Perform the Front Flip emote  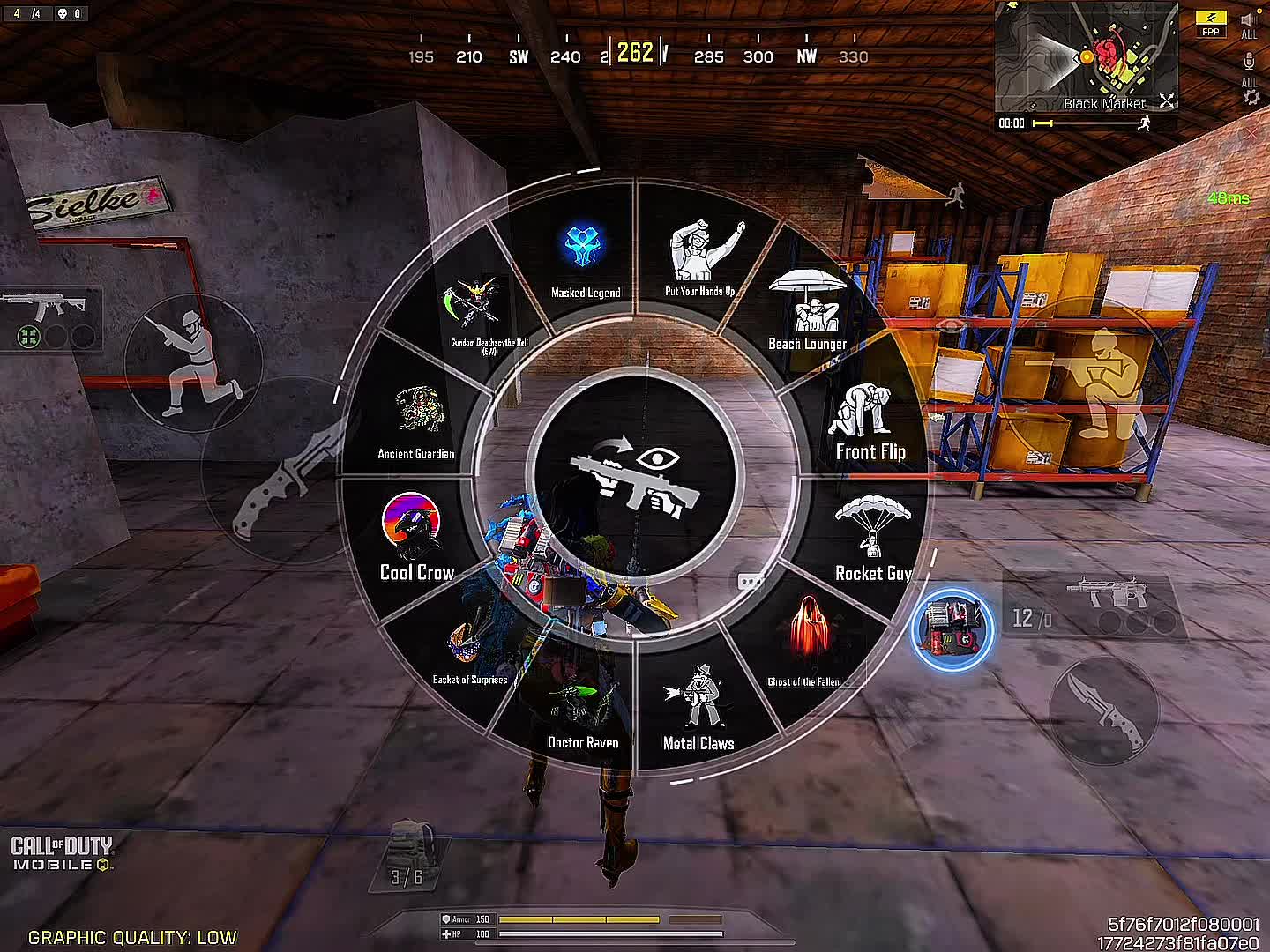pos(868,423)
